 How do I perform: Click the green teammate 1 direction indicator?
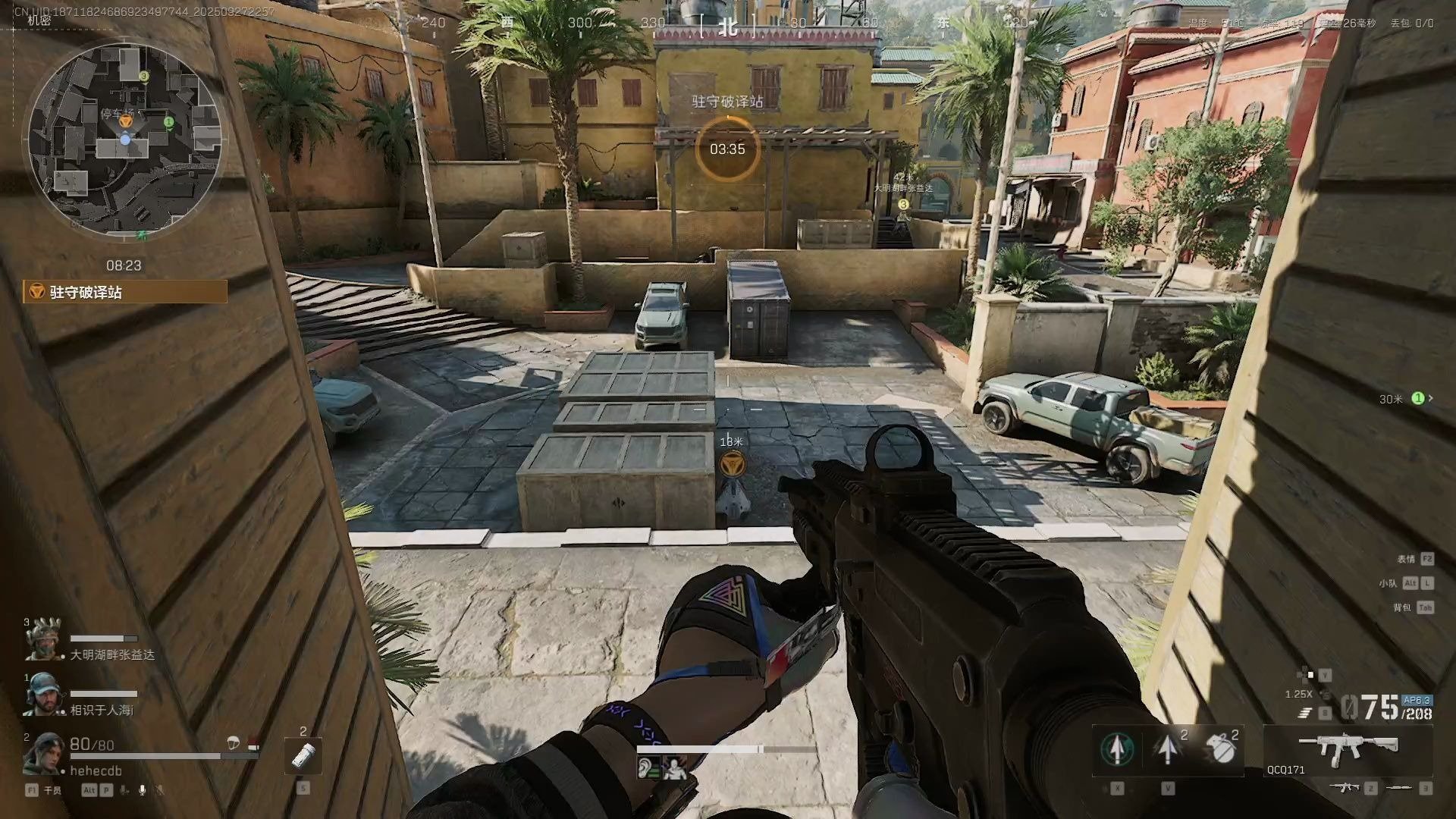tap(1417, 398)
